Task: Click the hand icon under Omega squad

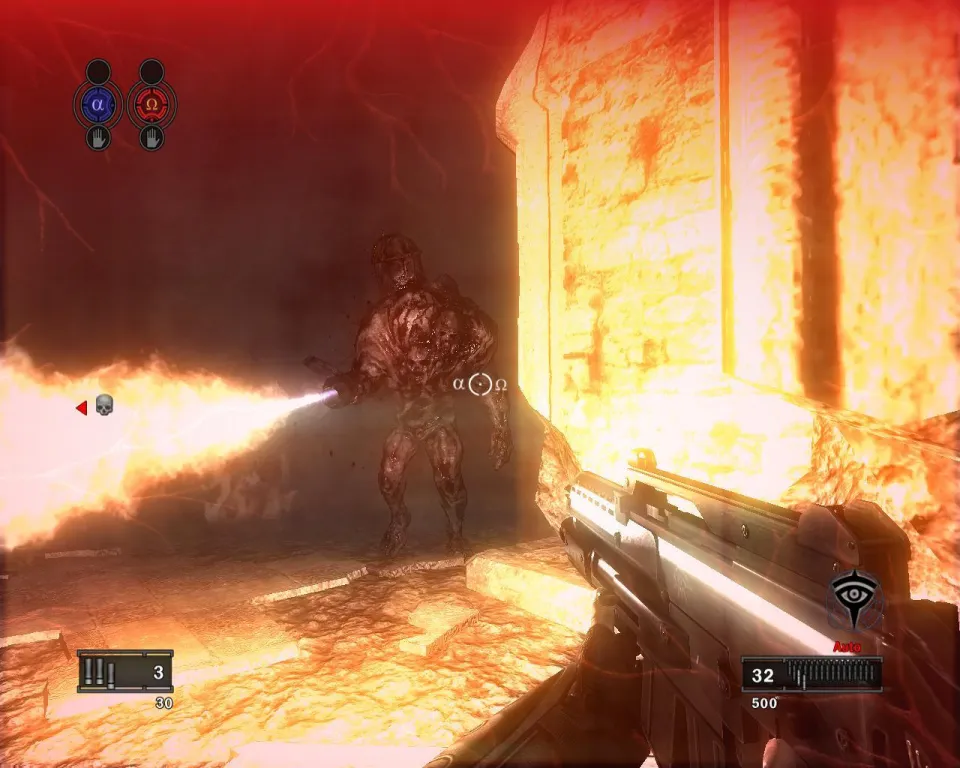Action: (x=152, y=137)
